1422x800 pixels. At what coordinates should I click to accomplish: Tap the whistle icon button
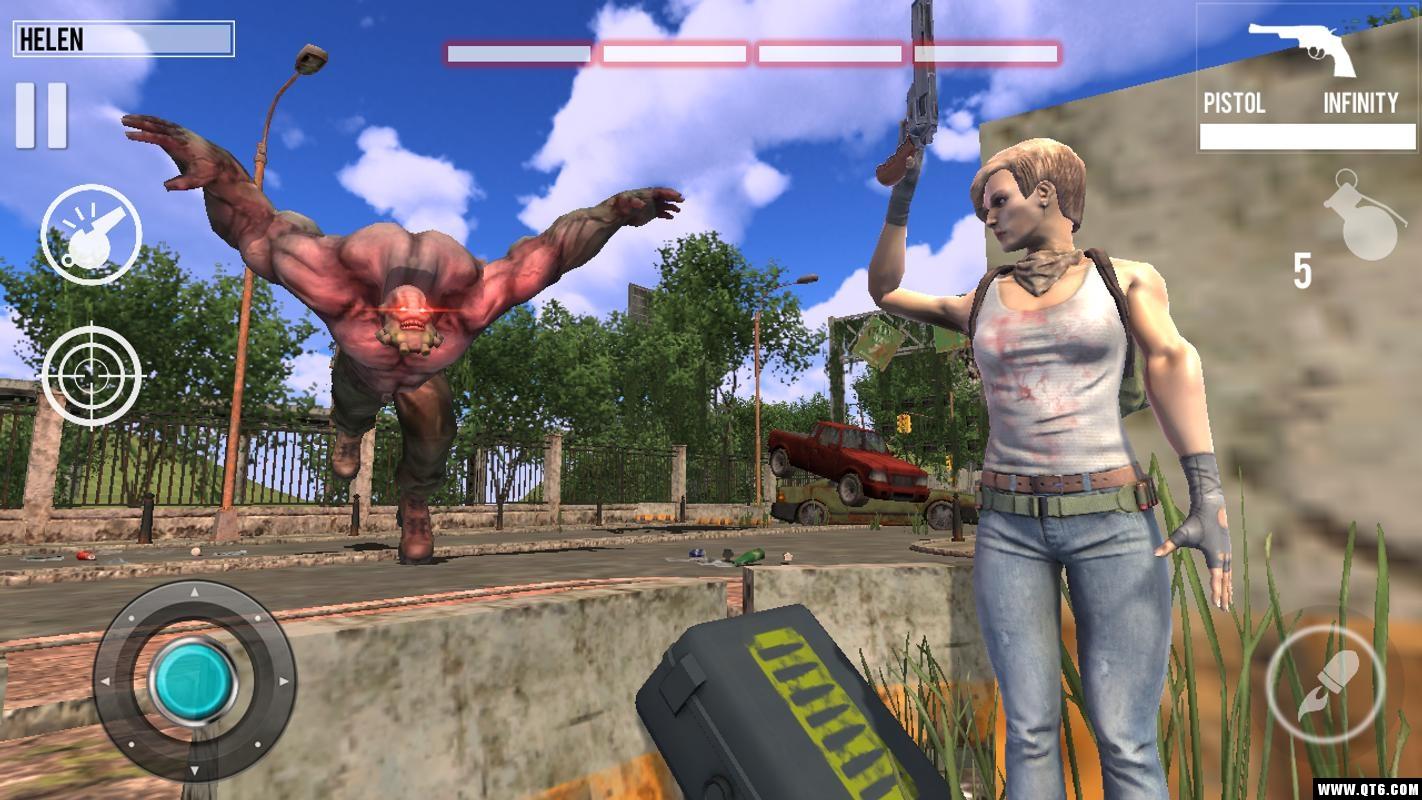coord(91,234)
